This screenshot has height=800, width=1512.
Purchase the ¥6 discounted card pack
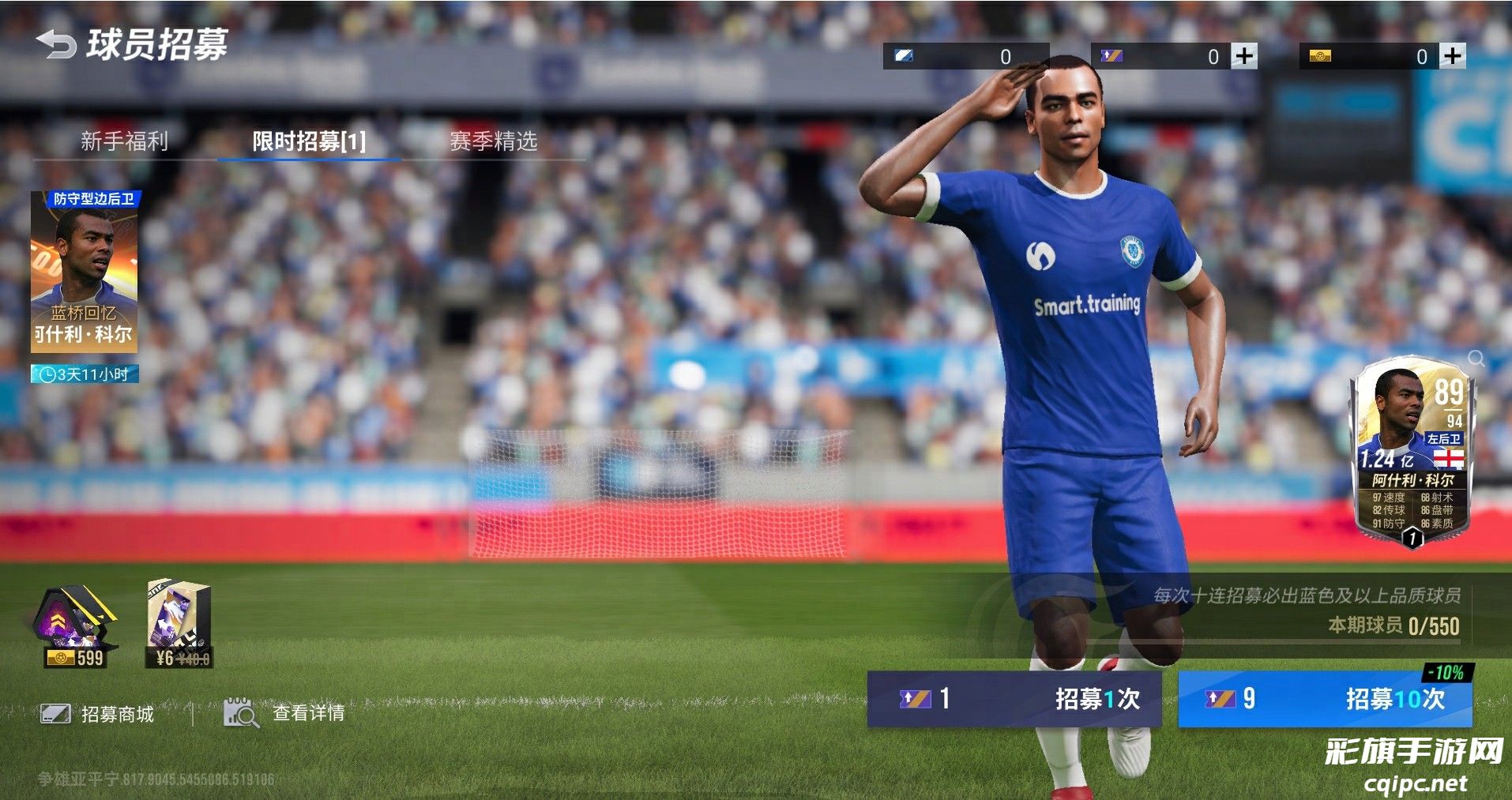tap(179, 625)
